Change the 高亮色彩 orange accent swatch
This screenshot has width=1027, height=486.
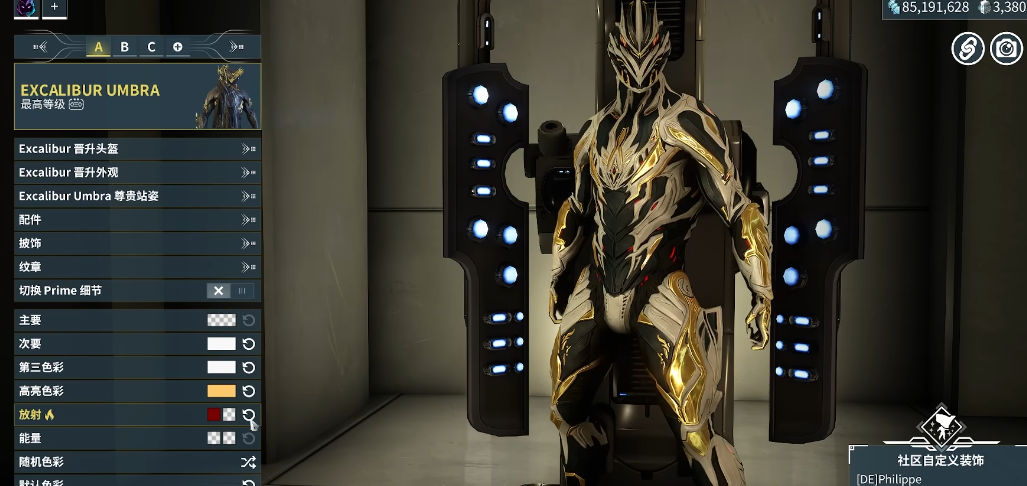pyautogui.click(x=221, y=391)
